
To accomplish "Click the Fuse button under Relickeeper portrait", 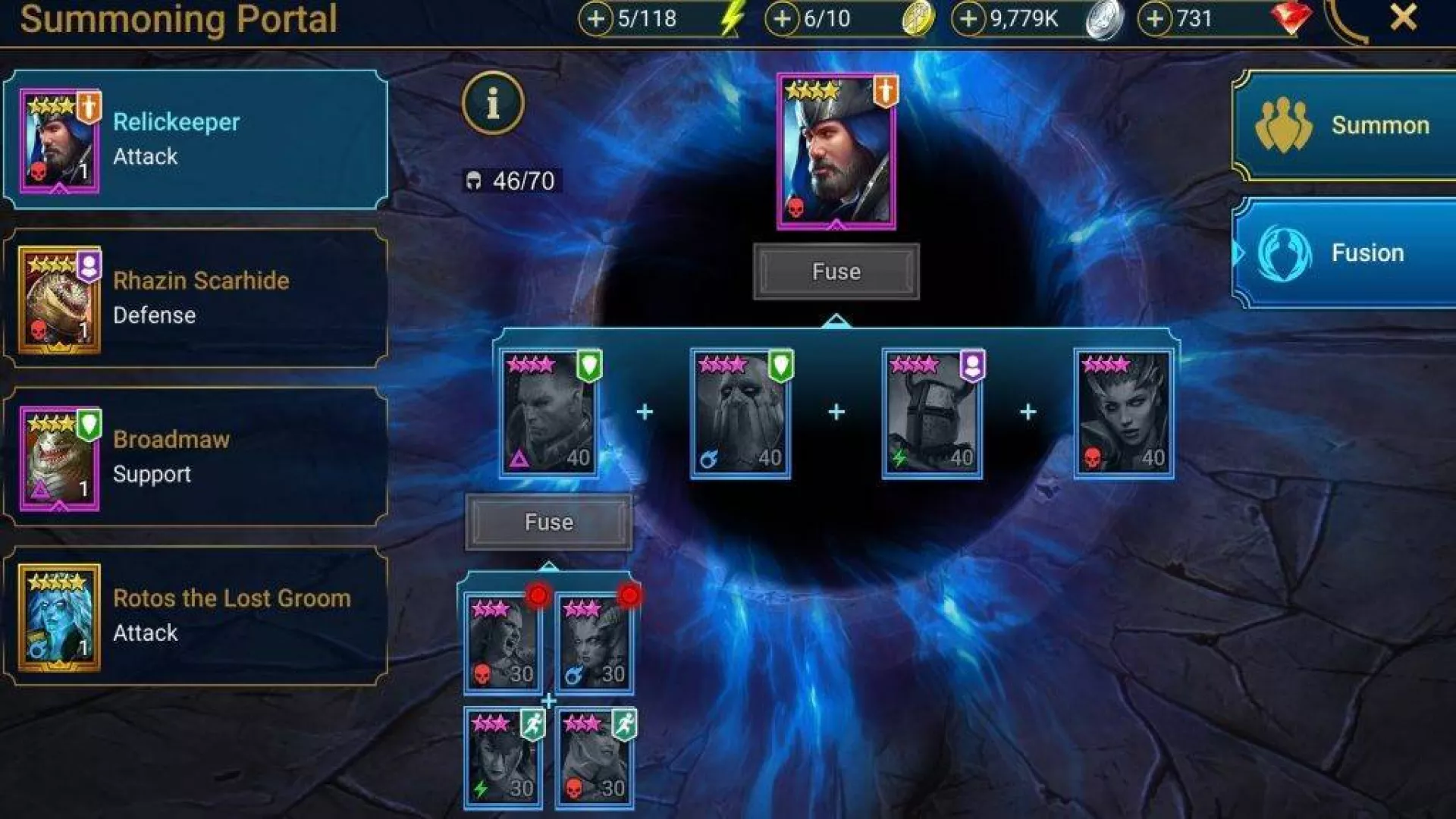I will point(836,271).
